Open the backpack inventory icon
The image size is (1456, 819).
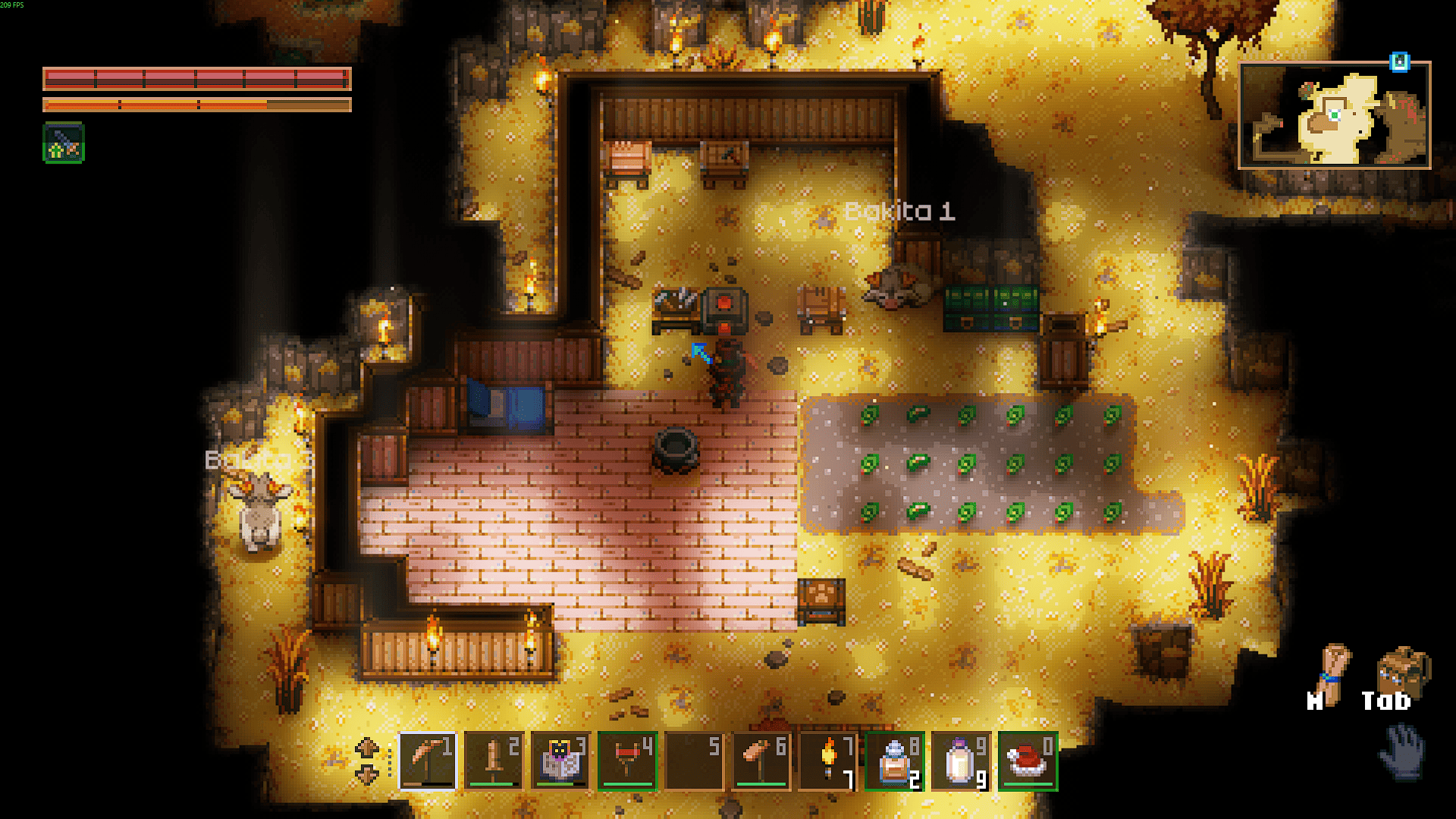(x=1402, y=671)
